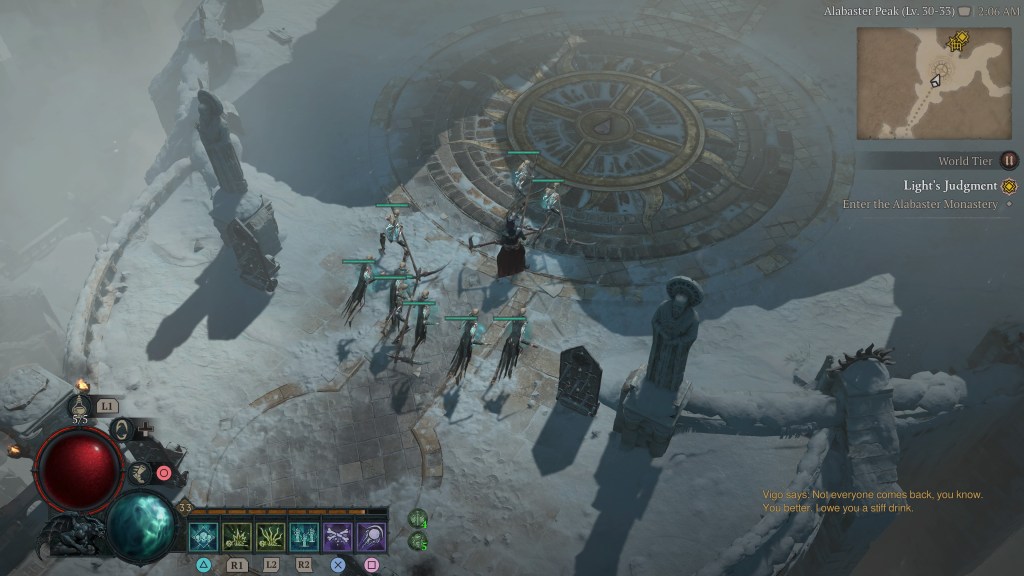Screen dimensions: 1024x576
Task: Select the Light's Judgment quest tracker
Action: point(951,186)
